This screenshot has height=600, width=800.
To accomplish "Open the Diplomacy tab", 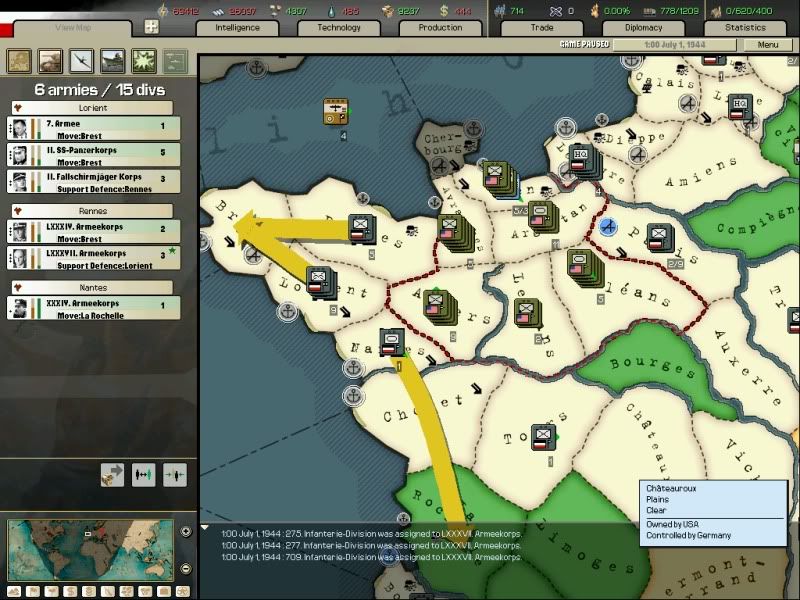I will point(643,28).
